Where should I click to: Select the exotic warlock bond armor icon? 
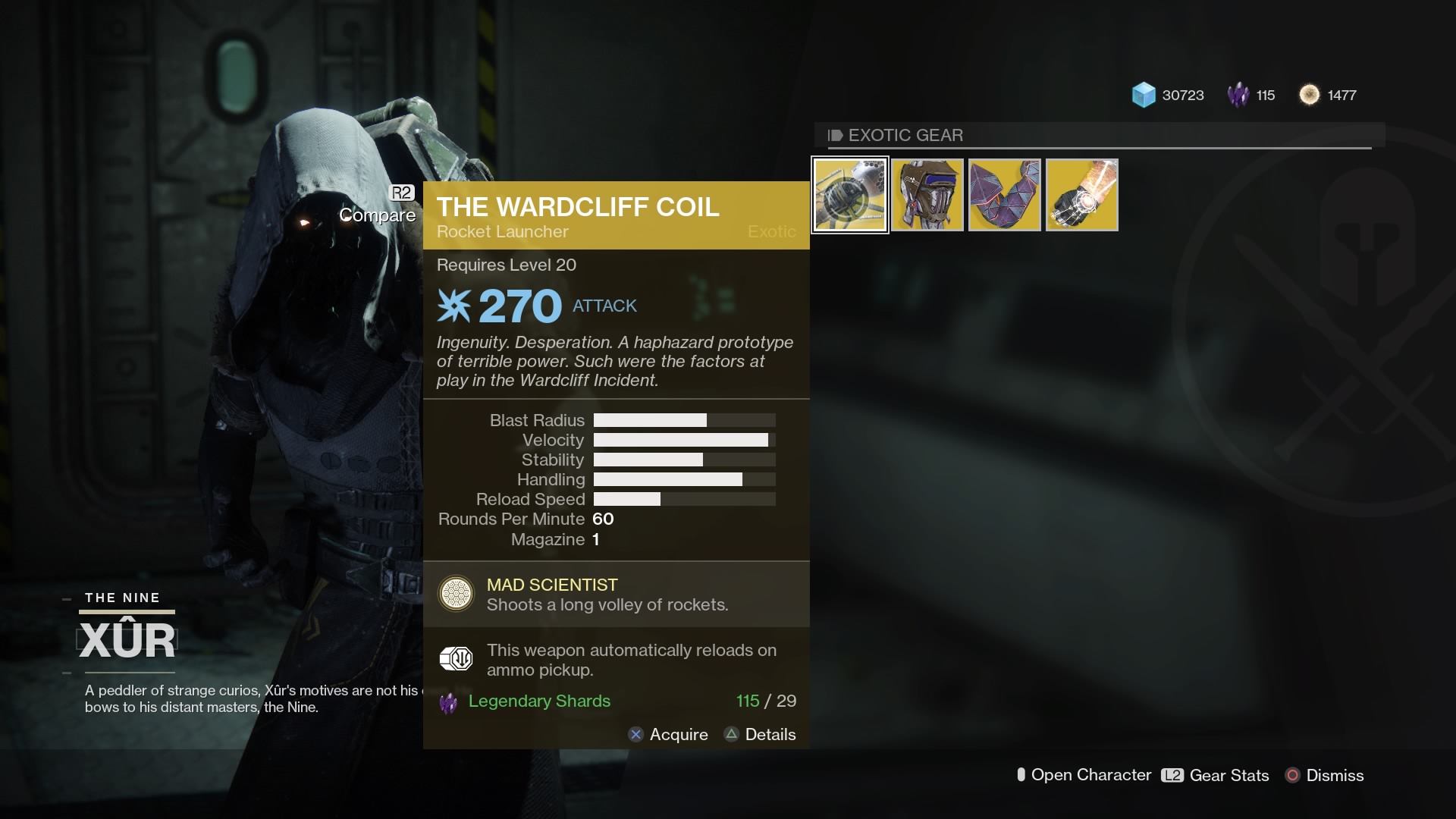point(1004,194)
